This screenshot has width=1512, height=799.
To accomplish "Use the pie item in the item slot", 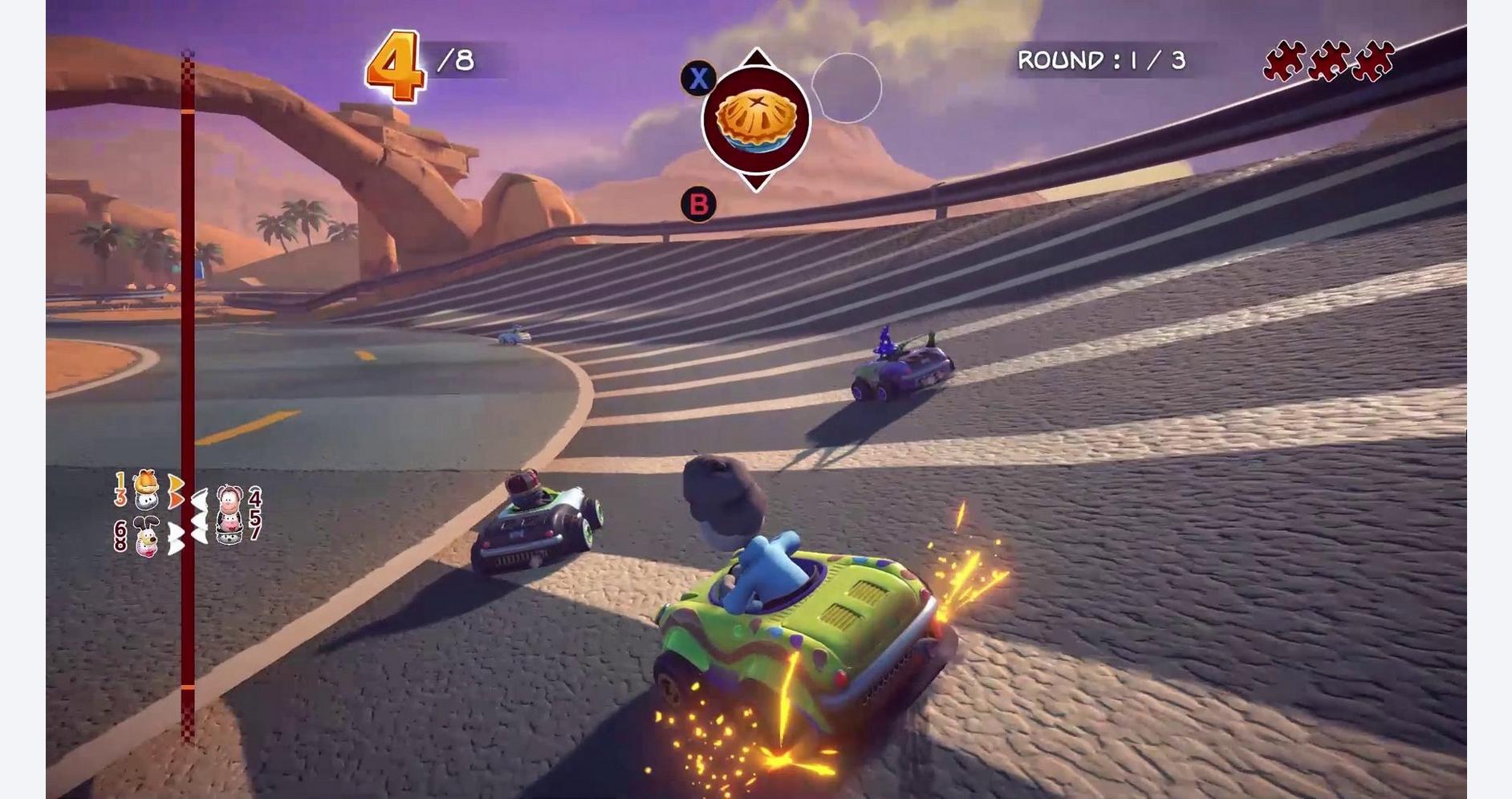I will click(x=755, y=120).
